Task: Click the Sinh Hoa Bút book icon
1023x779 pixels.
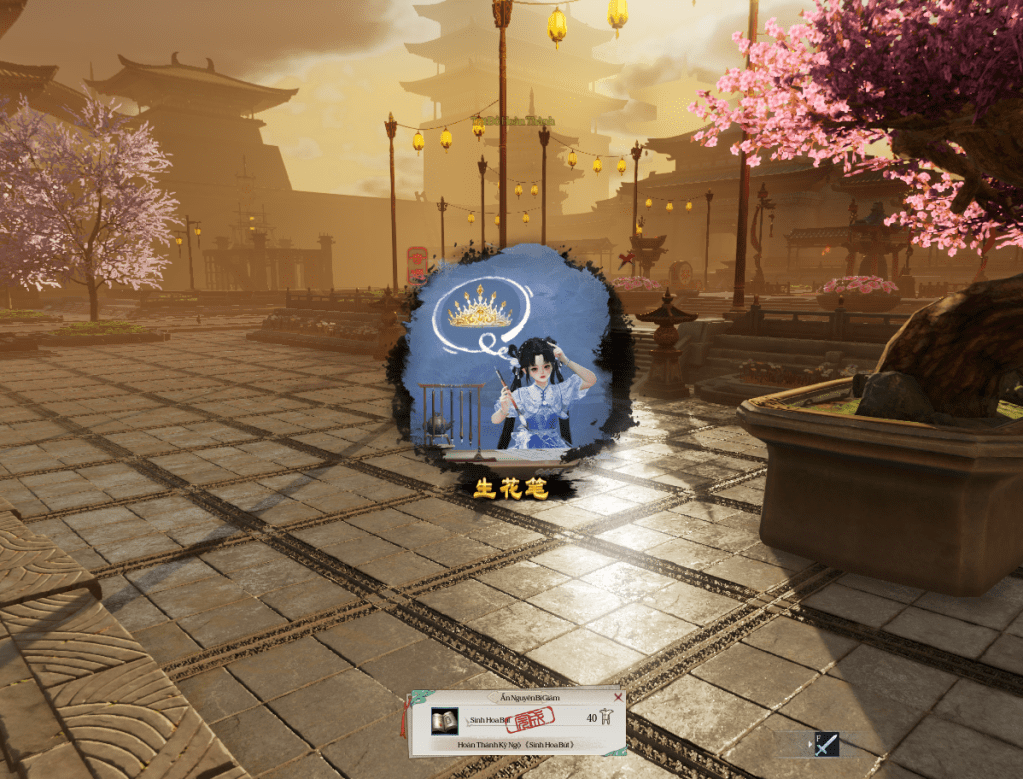Action: [444, 720]
